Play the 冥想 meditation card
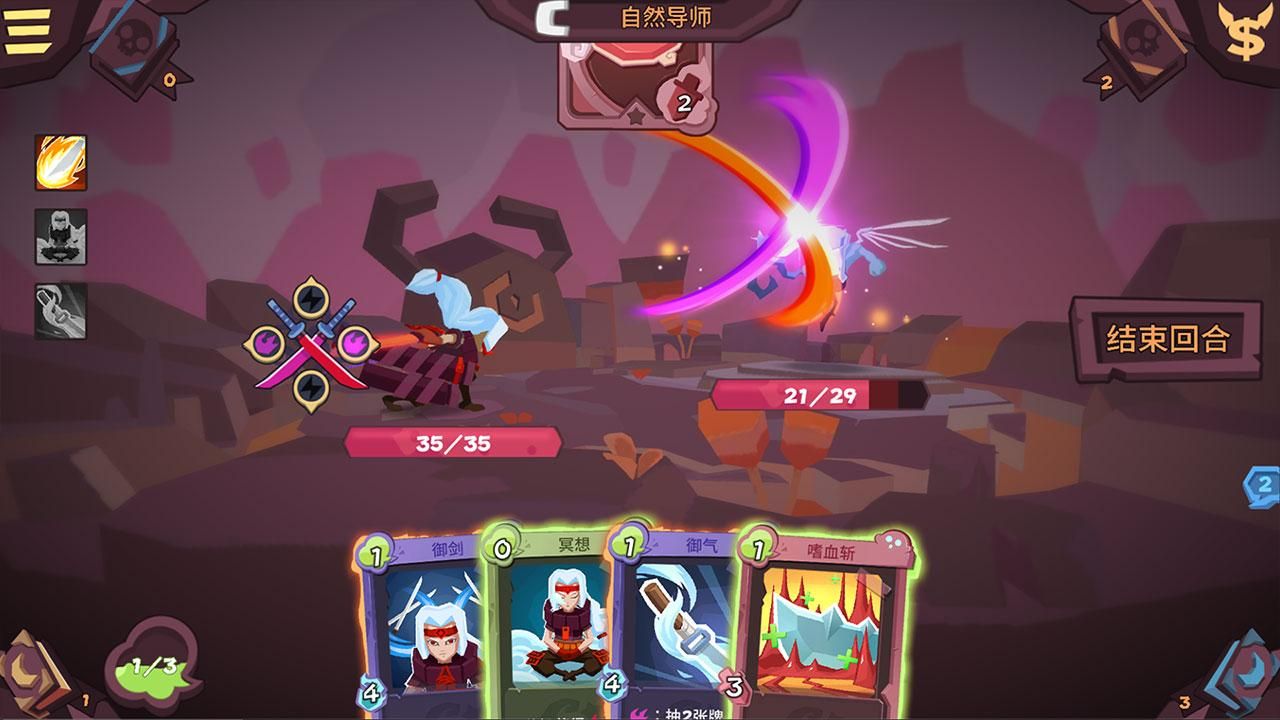 (x=552, y=620)
